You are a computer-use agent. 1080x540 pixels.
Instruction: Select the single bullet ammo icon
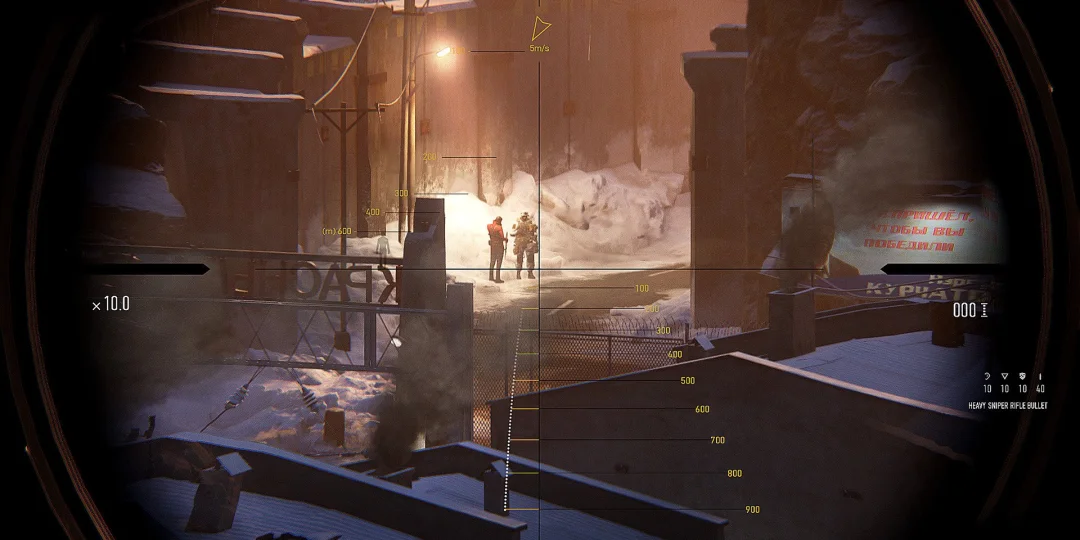1040,376
